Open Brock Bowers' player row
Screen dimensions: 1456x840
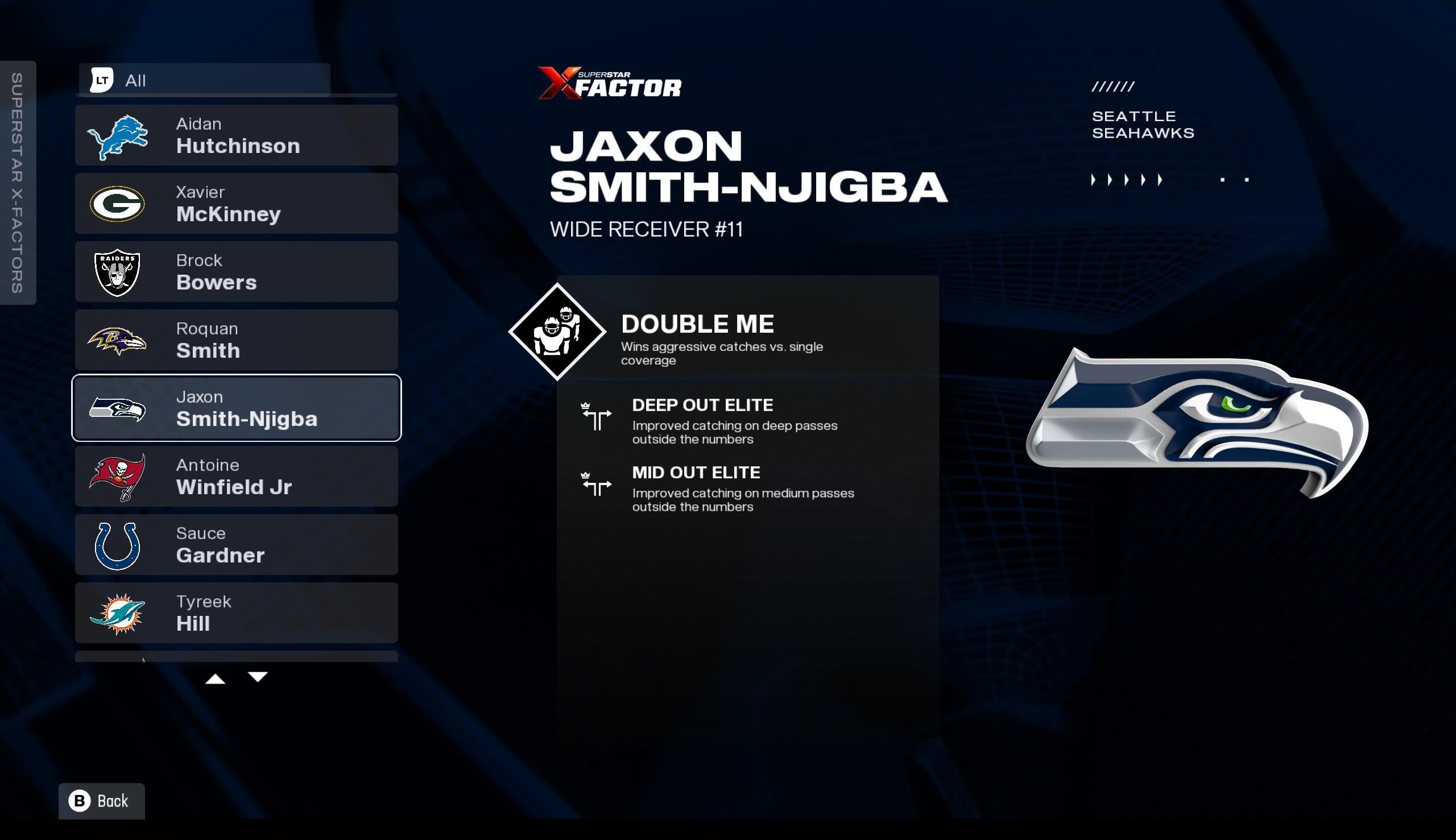coord(236,272)
